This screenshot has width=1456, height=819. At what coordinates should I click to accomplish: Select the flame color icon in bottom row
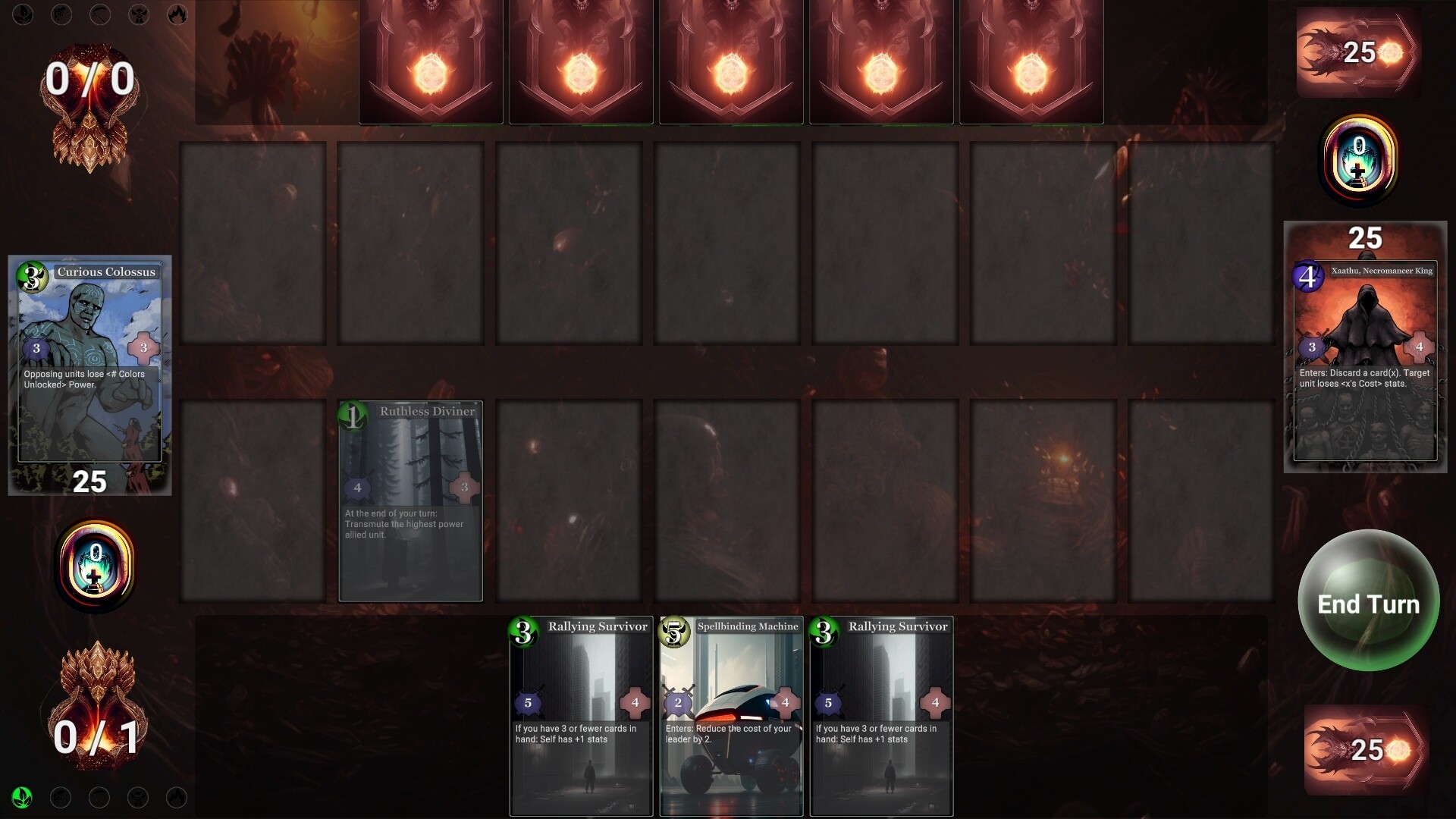(x=177, y=797)
